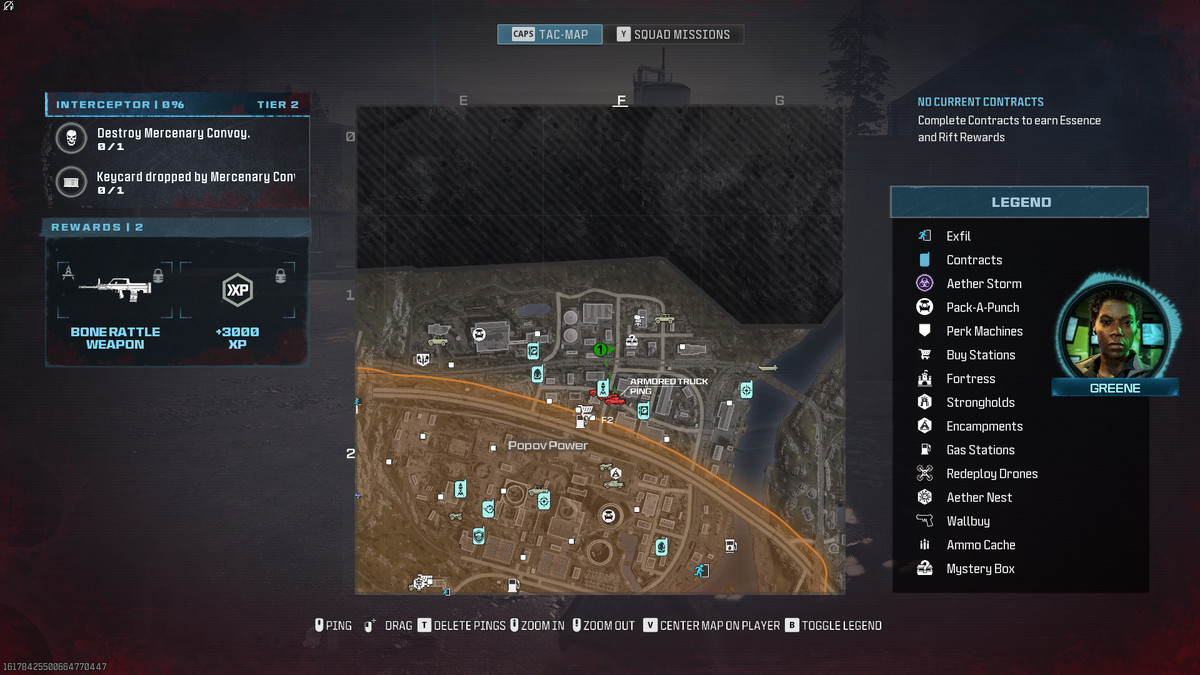The image size is (1200, 675).
Task: Switch to the TAC-MAP tab
Action: pos(551,34)
